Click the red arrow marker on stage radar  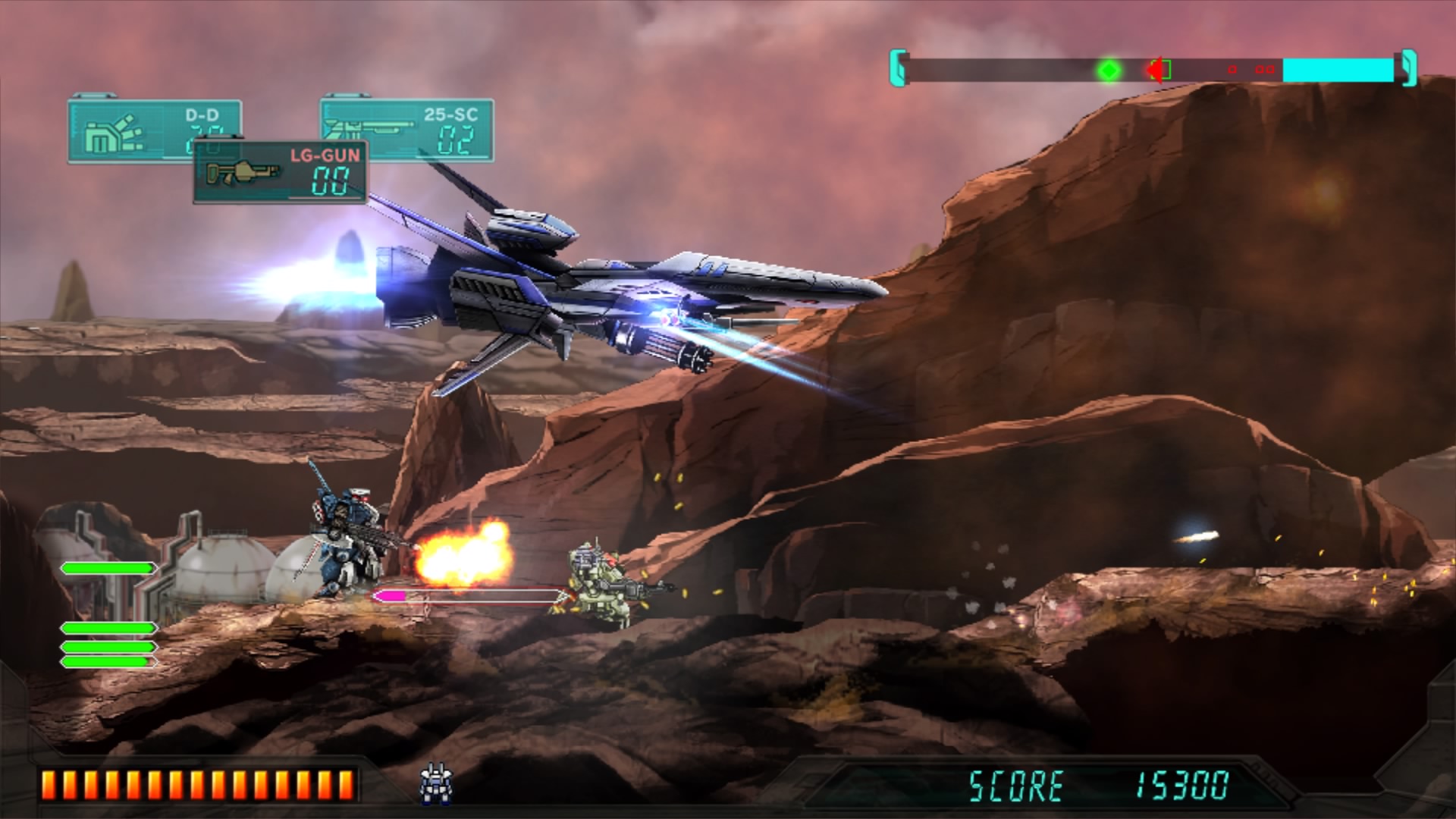tap(1155, 71)
